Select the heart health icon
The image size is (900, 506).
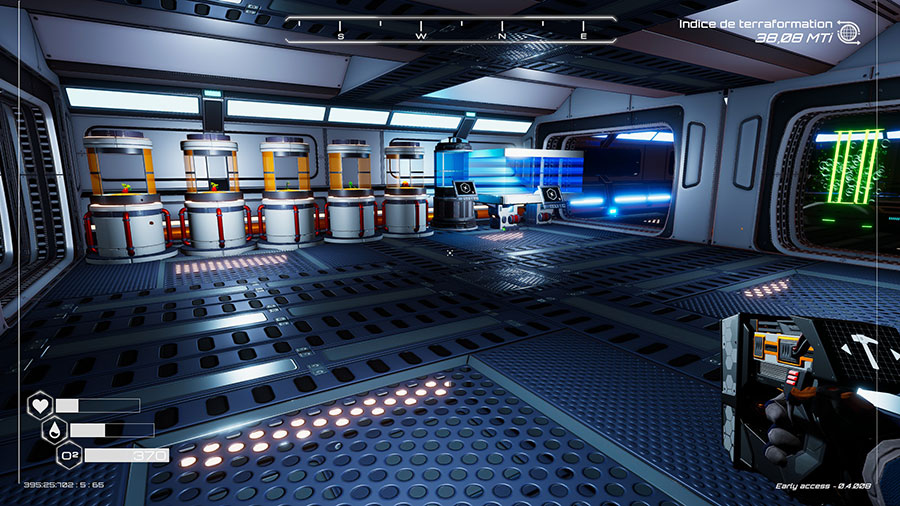(40, 406)
